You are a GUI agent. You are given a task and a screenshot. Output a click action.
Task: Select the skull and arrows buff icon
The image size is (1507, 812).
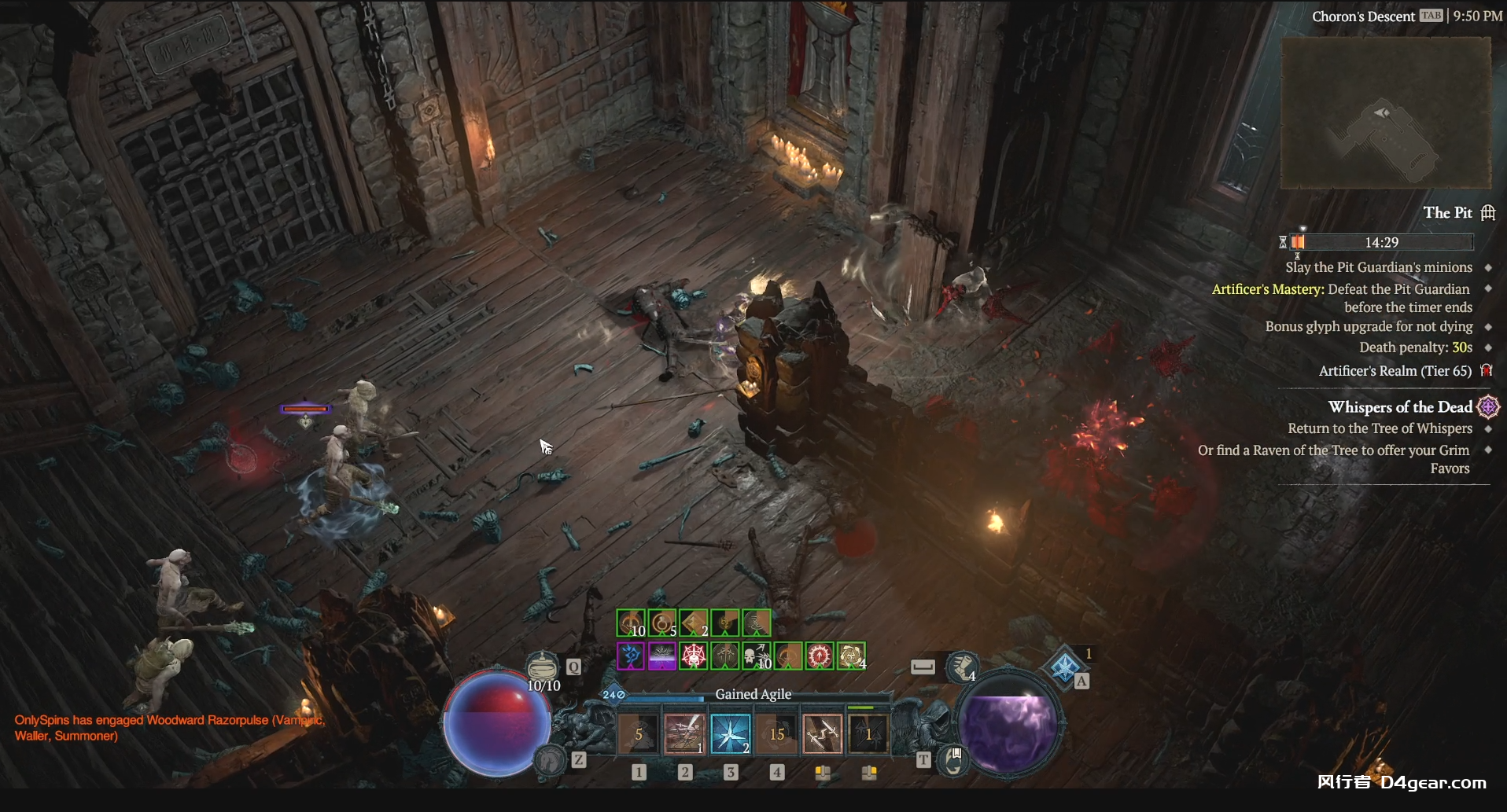757,656
